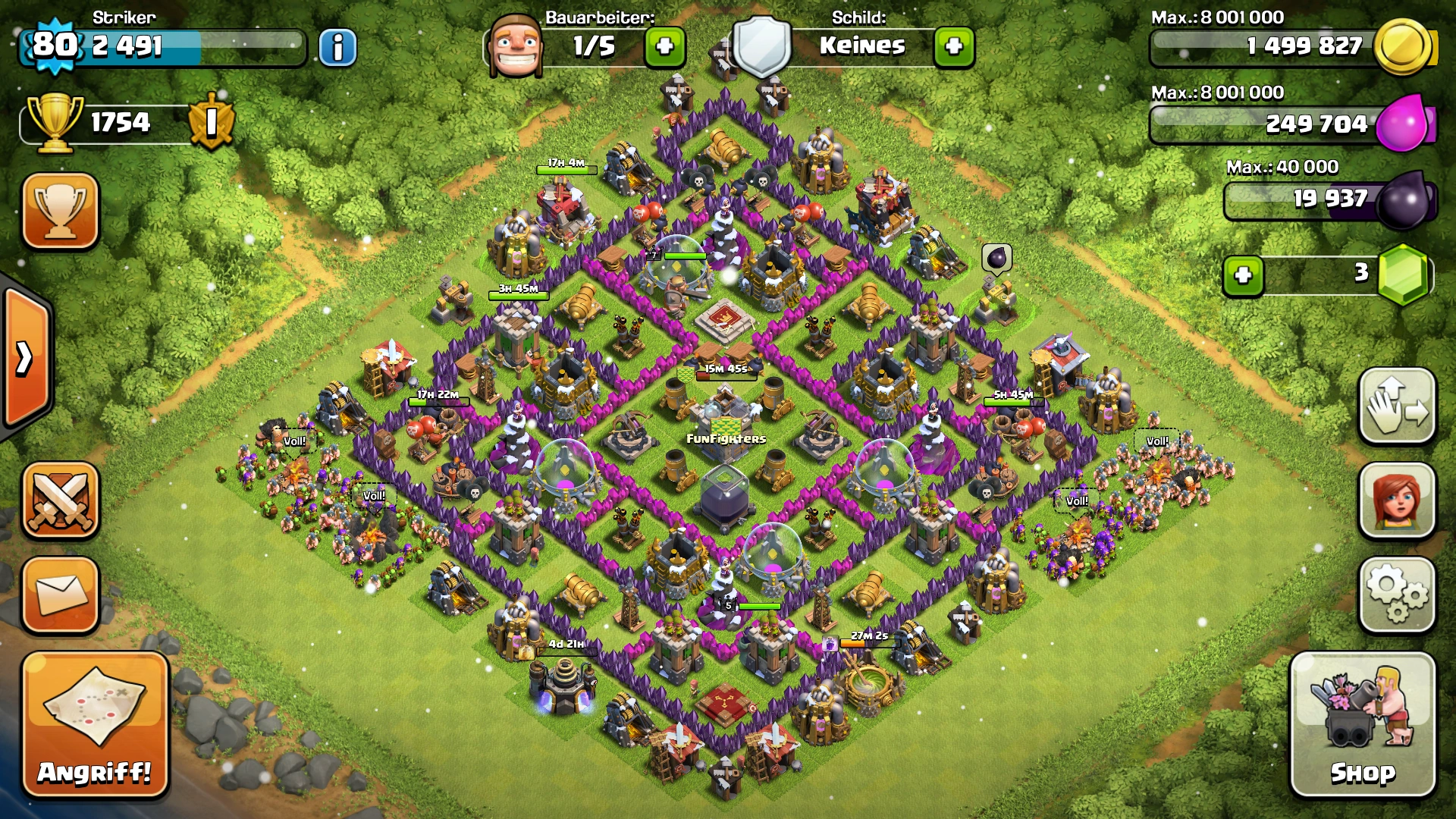Tap the level 80 experience star badge
Screen dimensions: 1456x819
pyautogui.click(x=55, y=45)
